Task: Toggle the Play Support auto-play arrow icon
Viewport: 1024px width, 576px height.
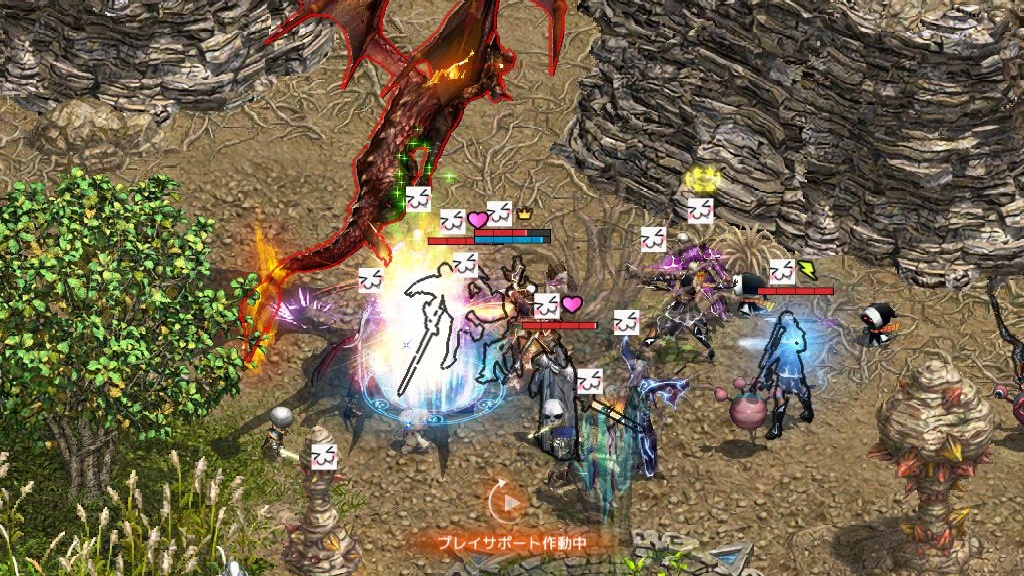Action: point(510,503)
